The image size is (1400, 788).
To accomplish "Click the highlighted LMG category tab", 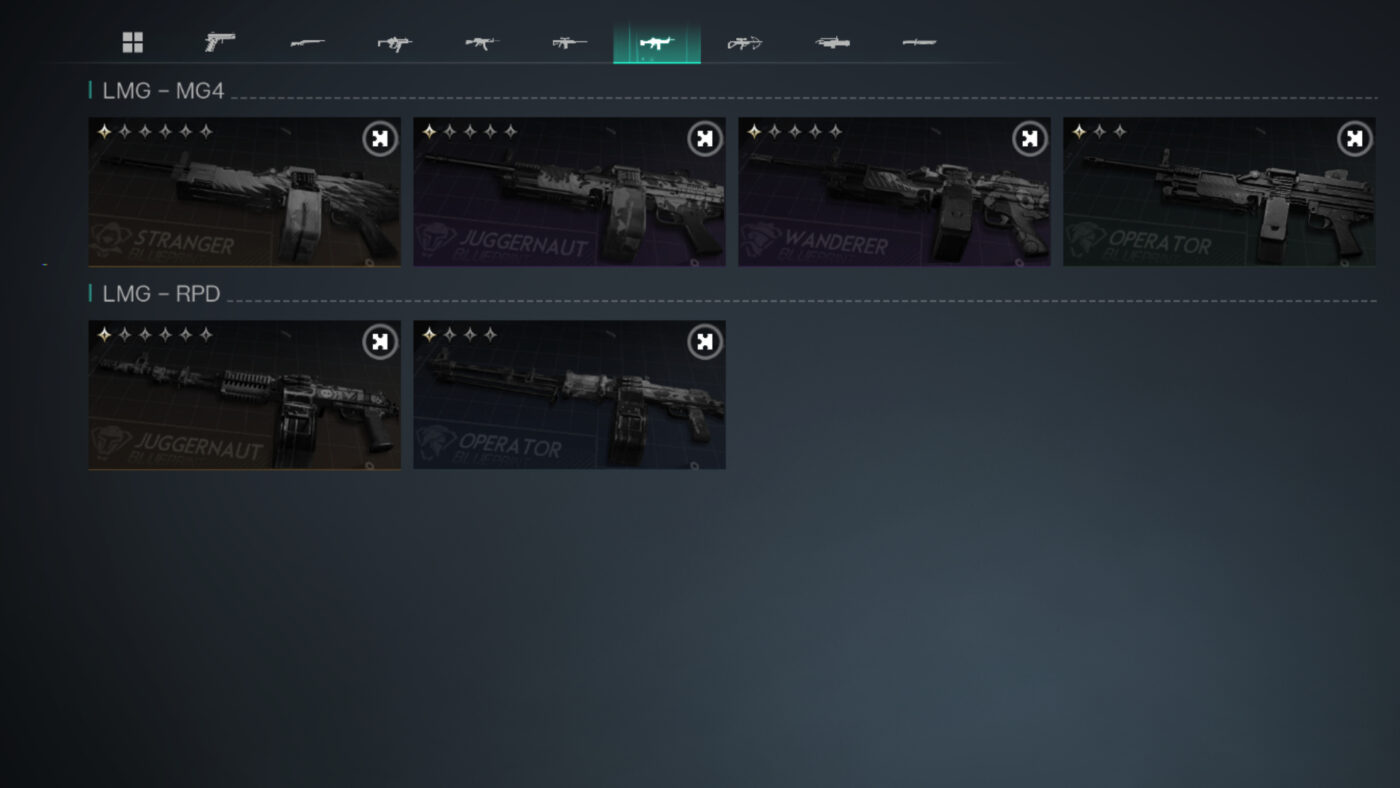I will 656,42.
